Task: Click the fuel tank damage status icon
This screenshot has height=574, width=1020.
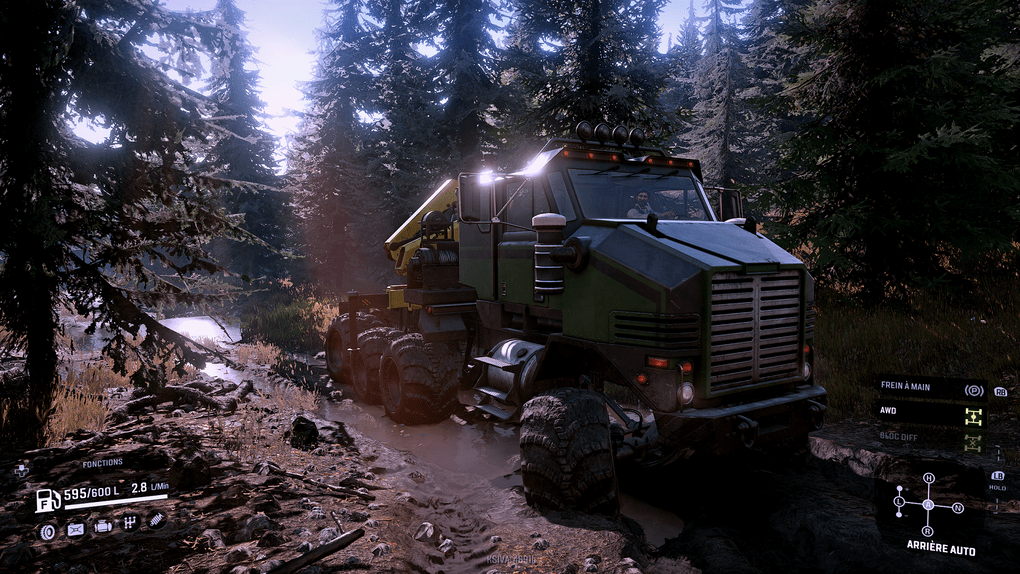Action: pos(75,529)
